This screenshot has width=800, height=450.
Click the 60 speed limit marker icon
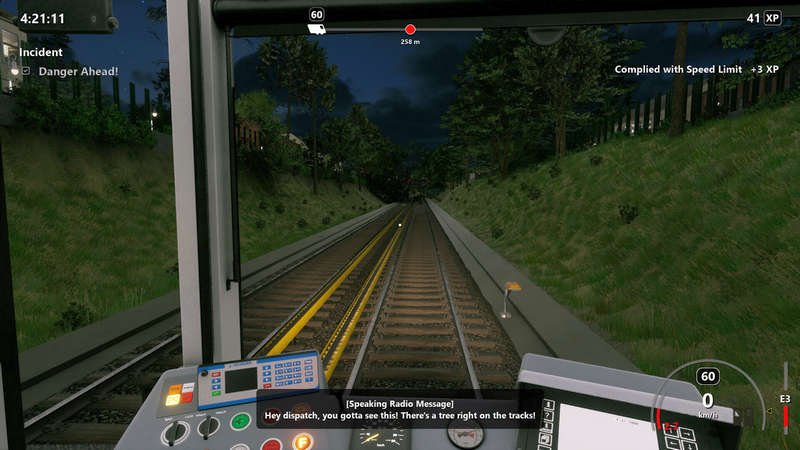pos(317,15)
